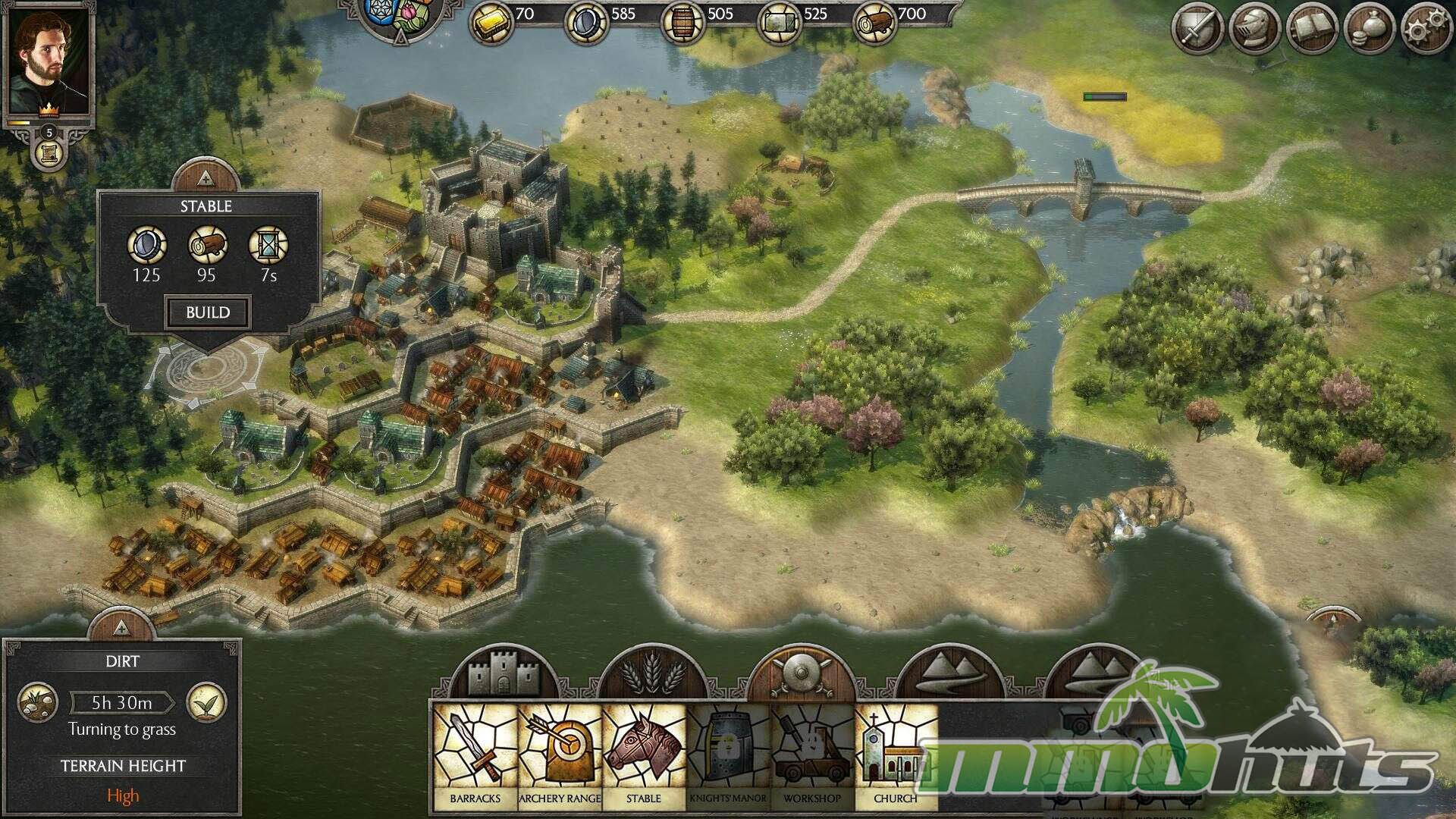Viewport: 1456px width, 819px height.
Task: Collapse the Dirt terrain info panel
Action: [121, 626]
